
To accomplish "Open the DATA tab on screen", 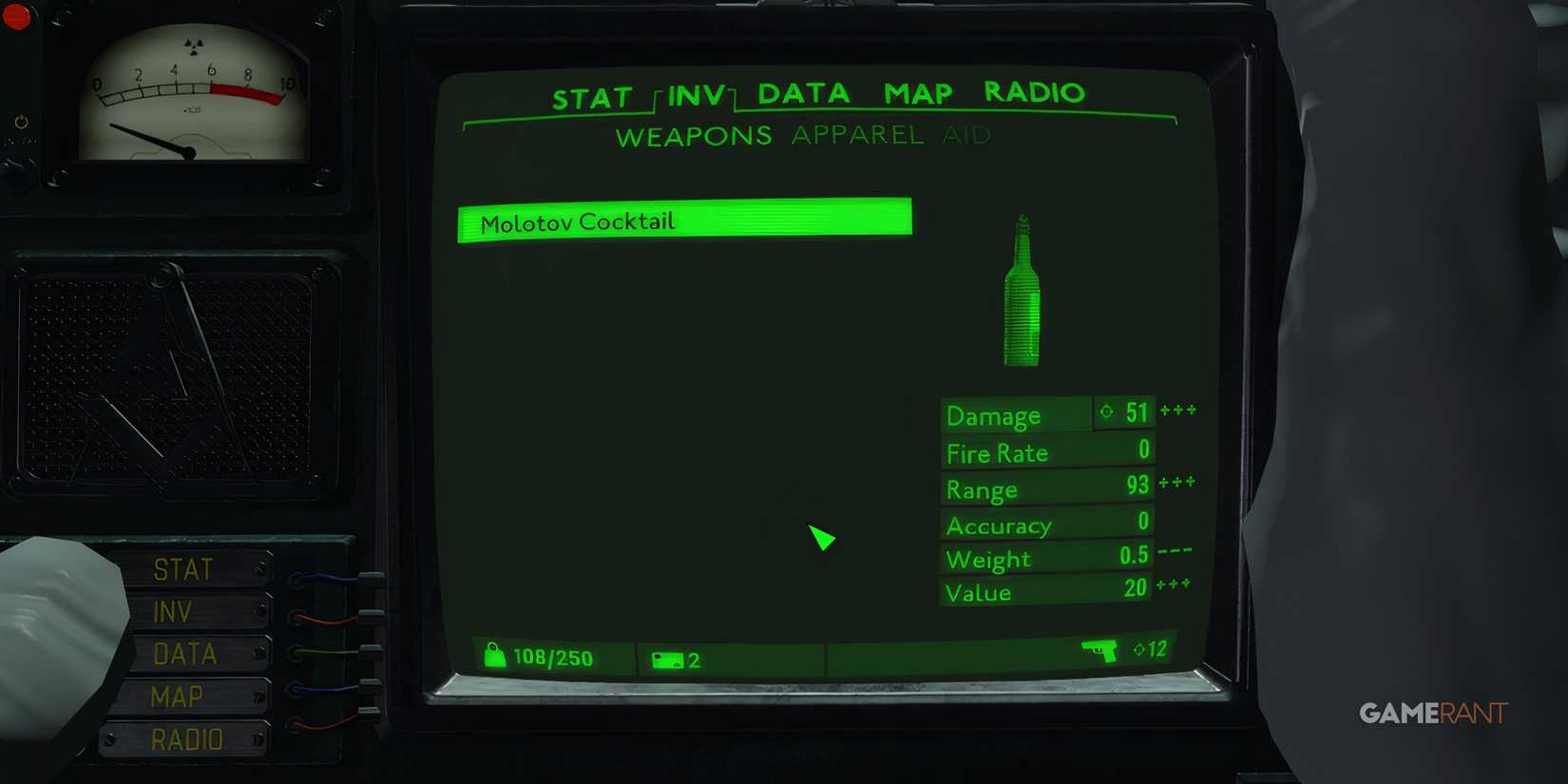I will point(804,92).
